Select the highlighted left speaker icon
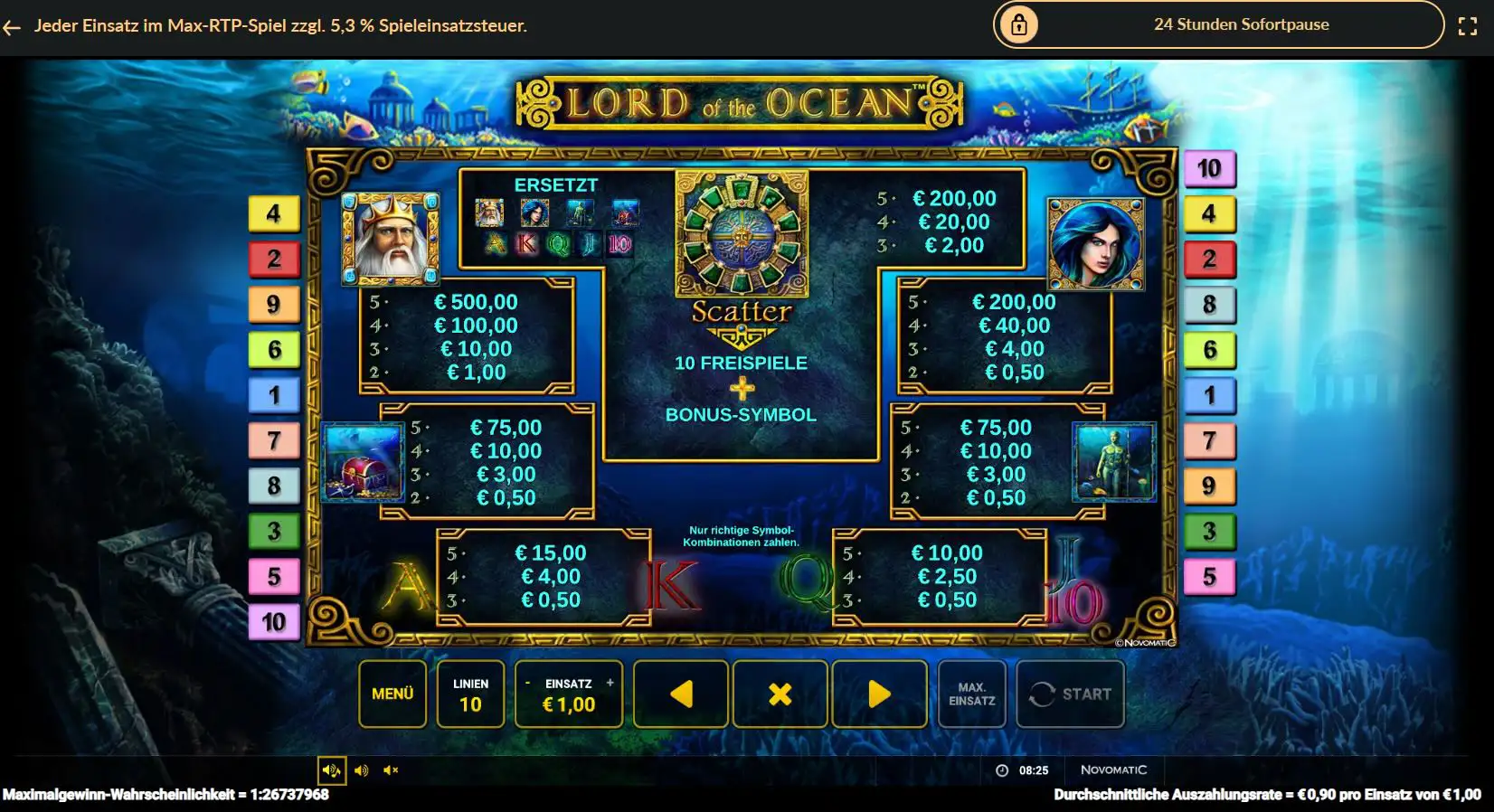This screenshot has width=1494, height=812. (333, 770)
